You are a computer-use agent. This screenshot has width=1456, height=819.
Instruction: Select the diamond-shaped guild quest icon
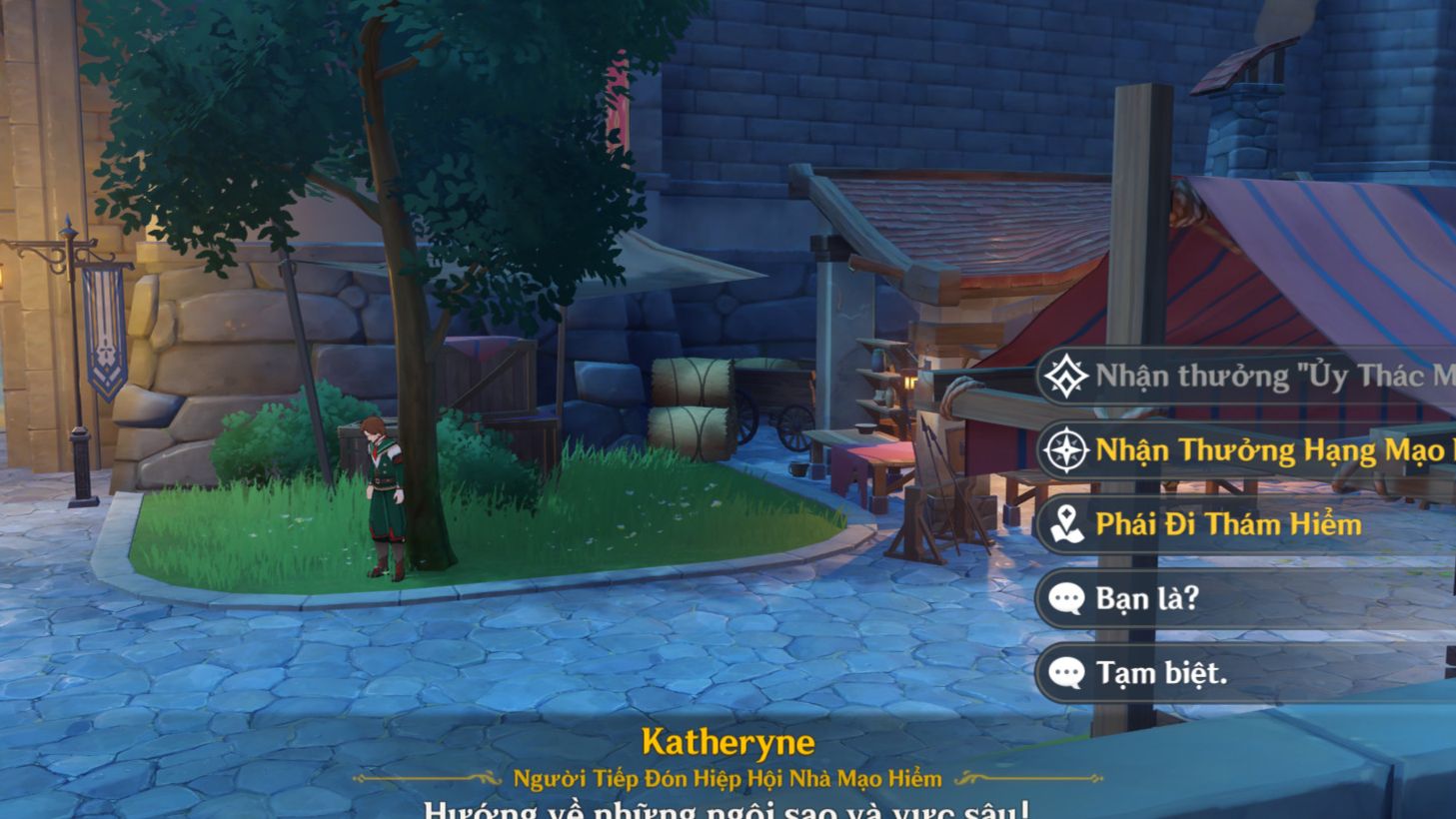pyautogui.click(x=1068, y=378)
